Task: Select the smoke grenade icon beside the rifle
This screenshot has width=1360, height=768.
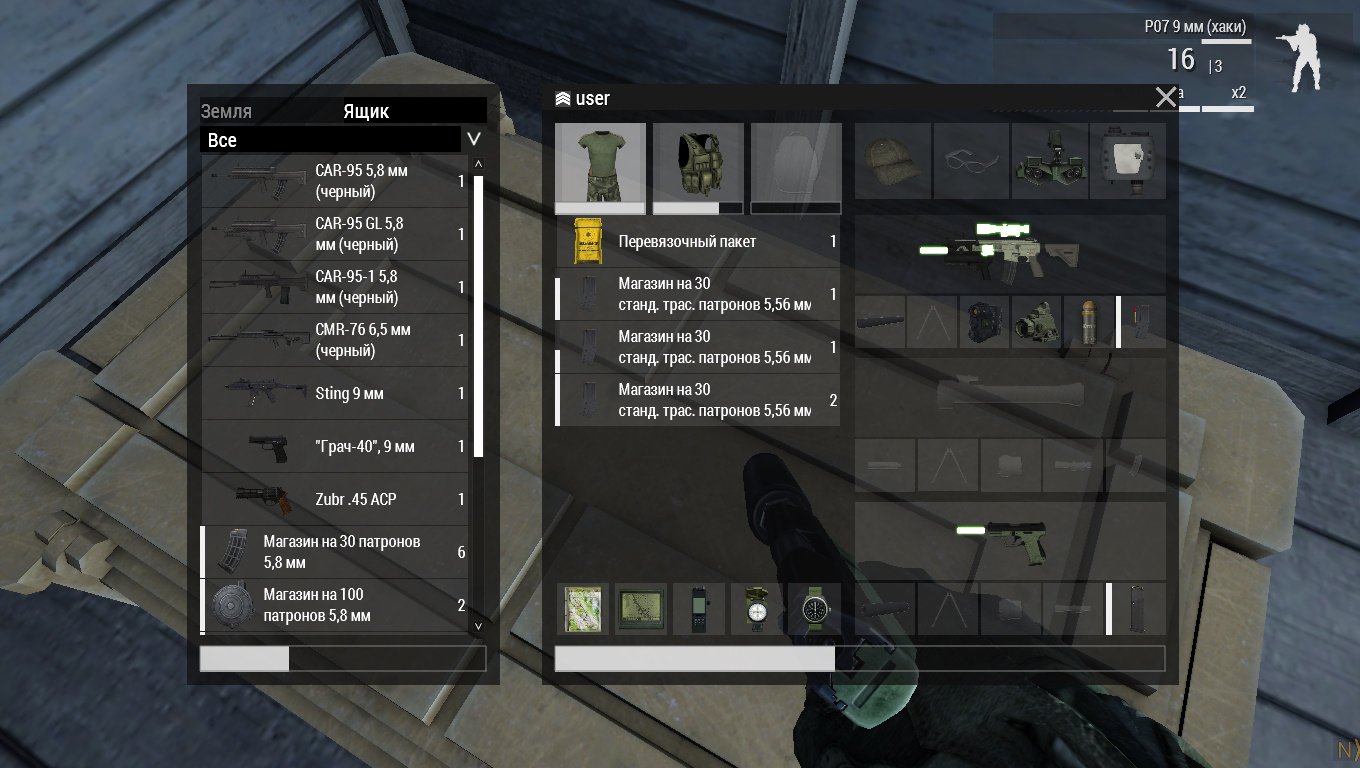Action: point(1089,320)
